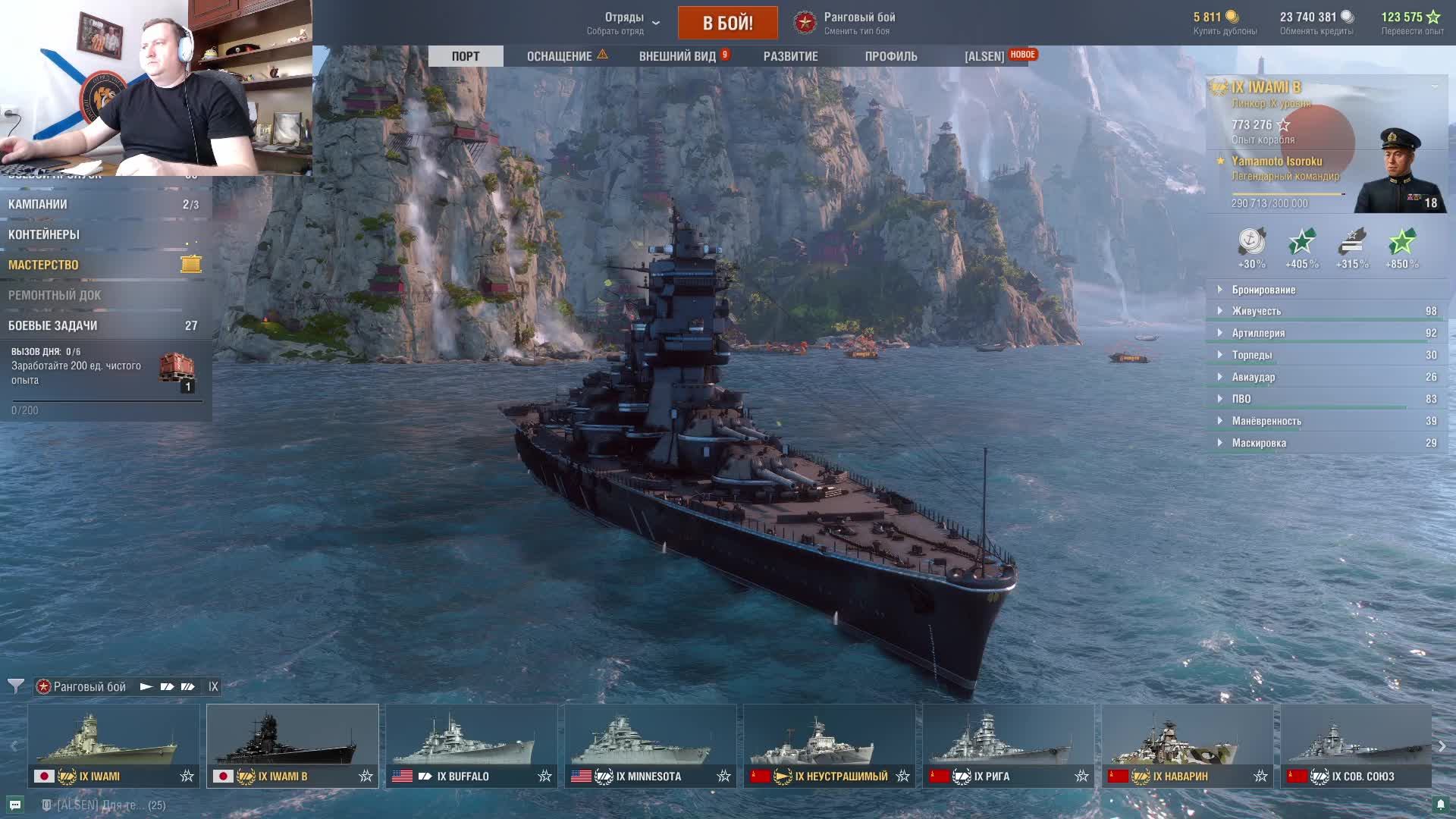This screenshot has height=819, width=1456.
Task: Pick the IX Рига ship thumbnail
Action: [x=1008, y=745]
